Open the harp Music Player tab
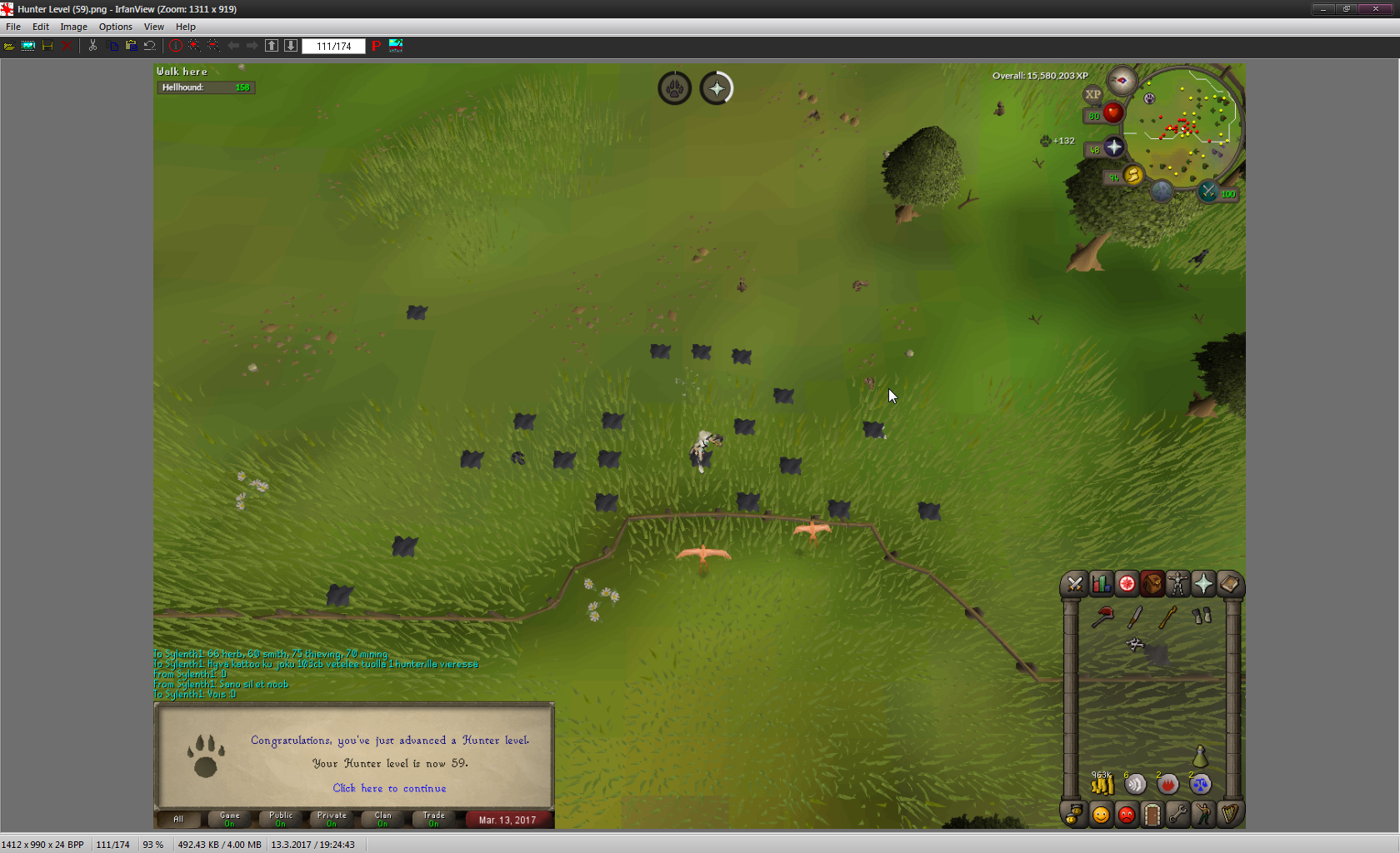This screenshot has width=1400, height=853. click(1229, 814)
